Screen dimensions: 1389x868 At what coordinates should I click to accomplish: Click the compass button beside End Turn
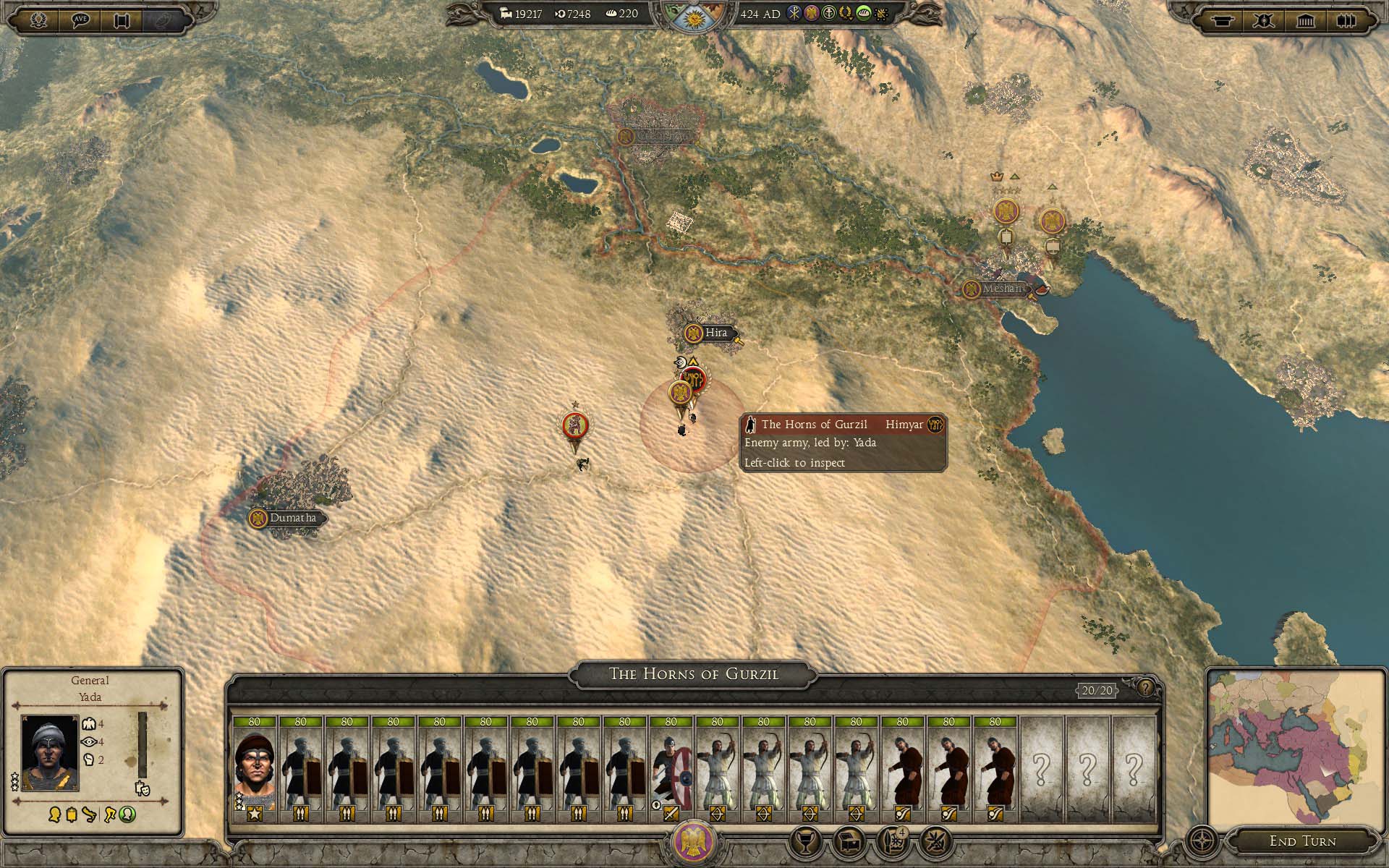tap(1202, 842)
